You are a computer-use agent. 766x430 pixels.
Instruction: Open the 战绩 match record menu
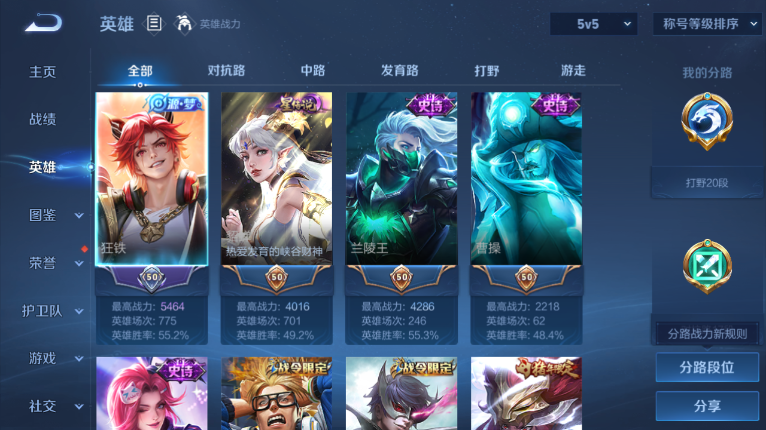(x=43, y=119)
